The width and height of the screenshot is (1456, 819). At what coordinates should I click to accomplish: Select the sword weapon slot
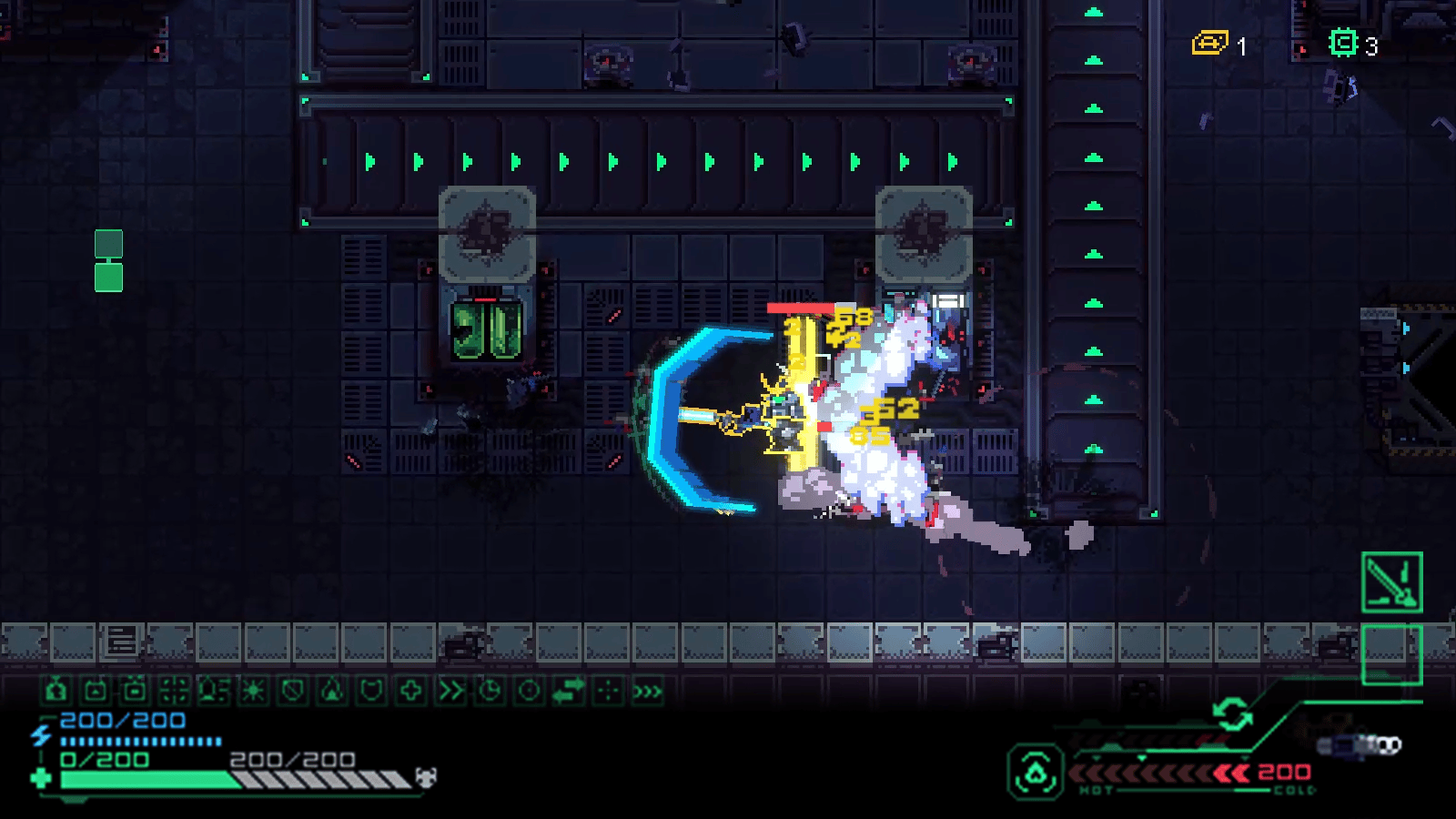point(1391,582)
